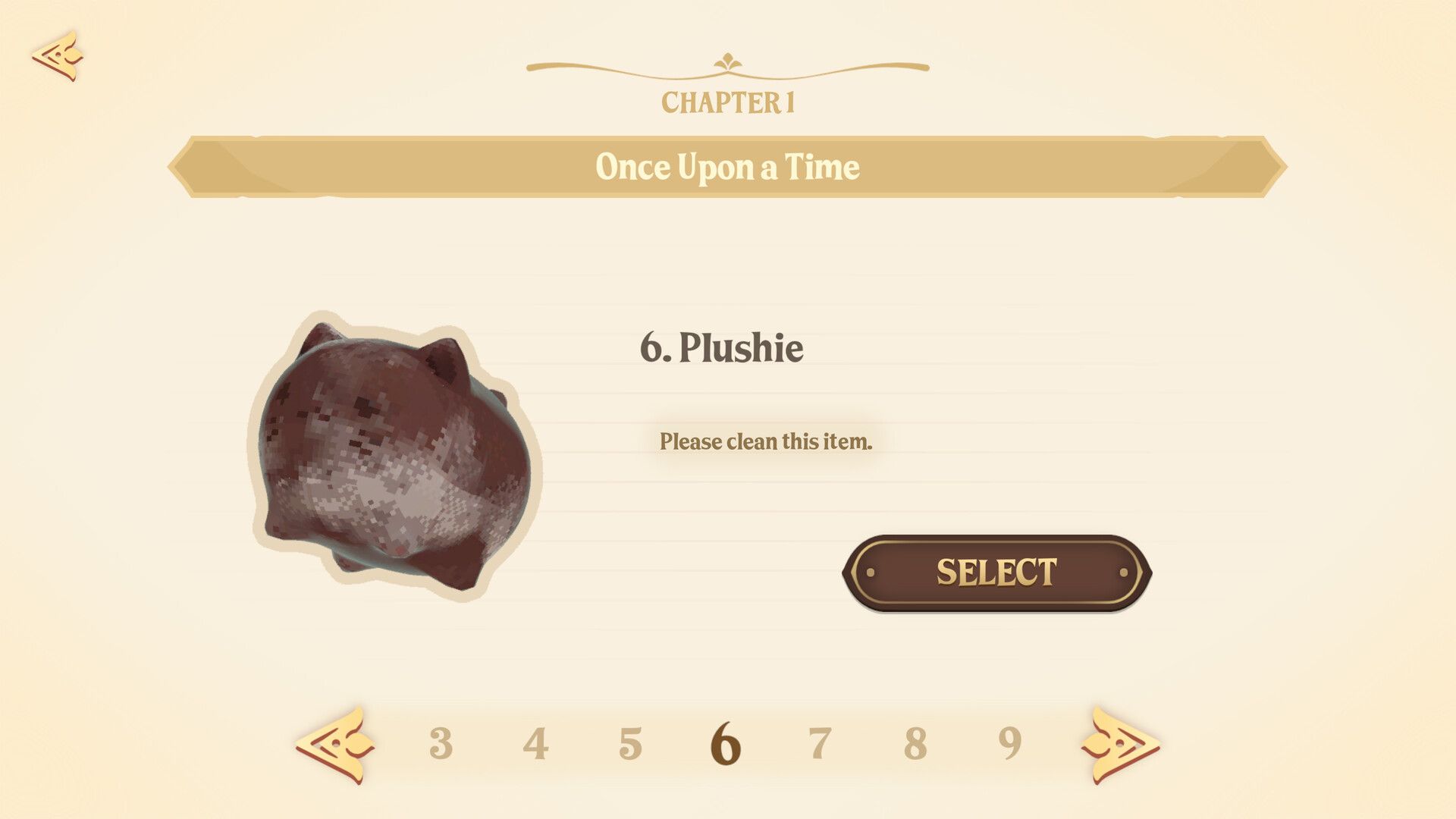Advance to the next item with the right arrow
The image size is (1456, 819).
pyautogui.click(x=1119, y=745)
